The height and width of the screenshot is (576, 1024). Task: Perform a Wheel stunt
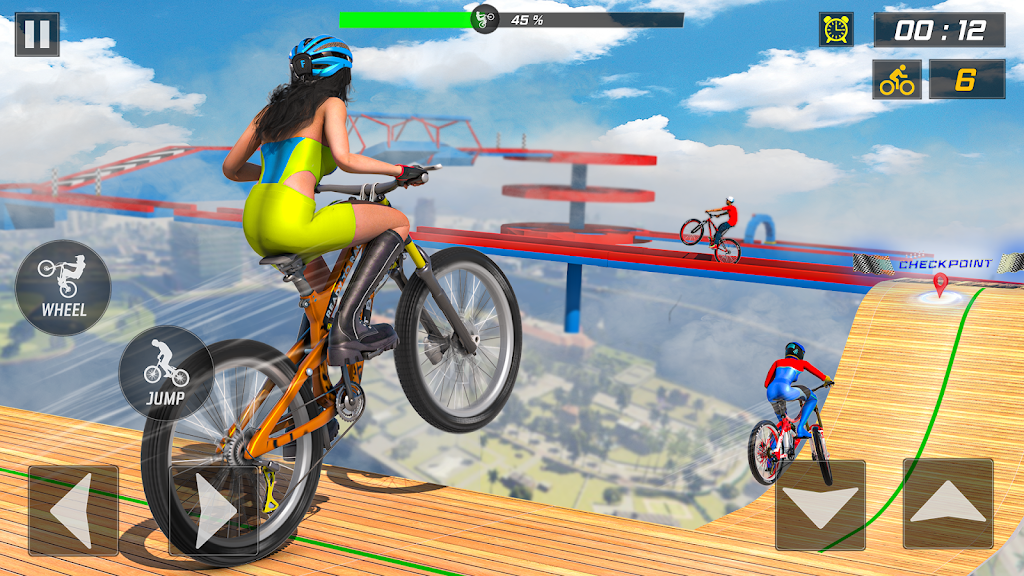tap(63, 288)
